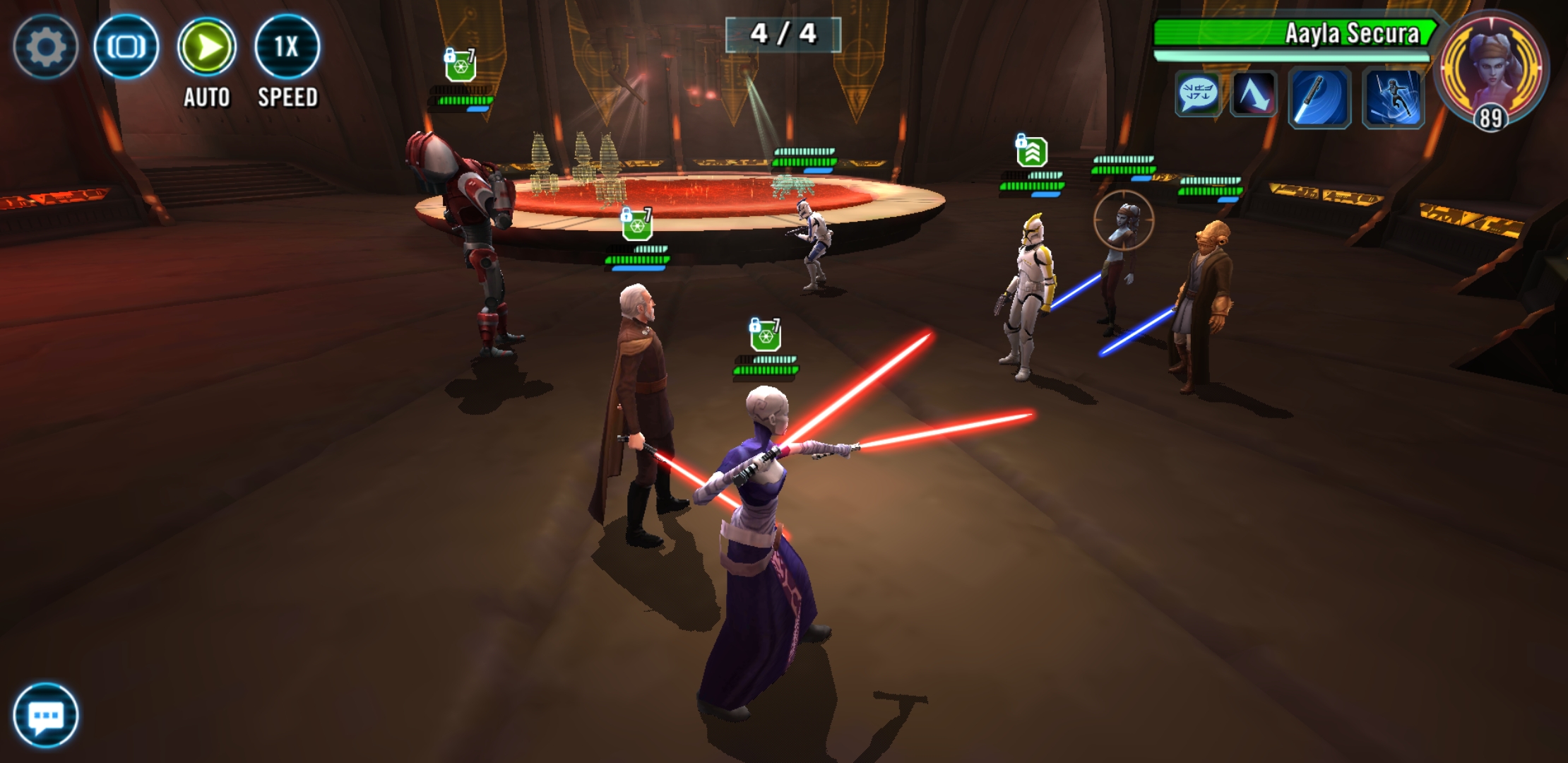Enable AUTO battle mode

(x=206, y=47)
